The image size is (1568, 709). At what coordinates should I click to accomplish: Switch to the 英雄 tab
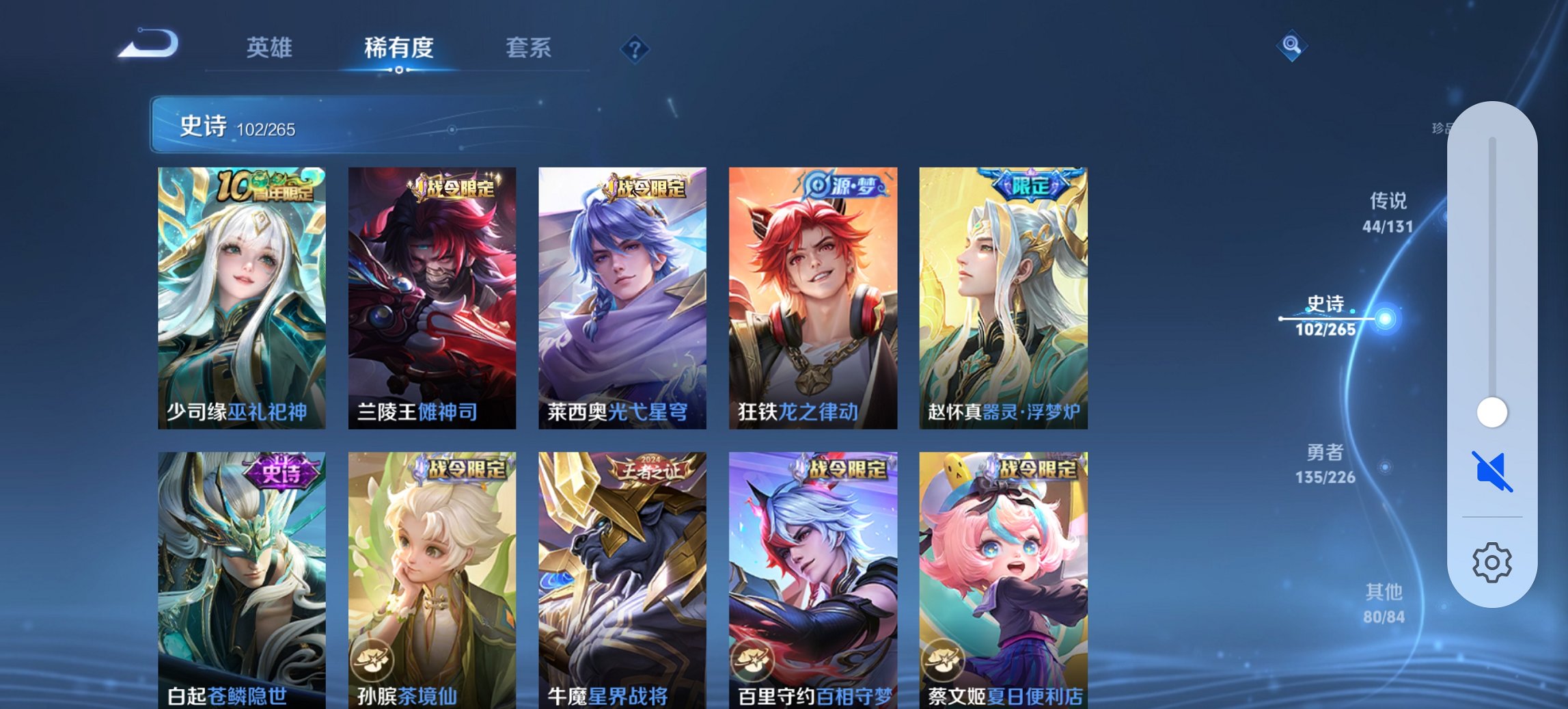click(271, 48)
